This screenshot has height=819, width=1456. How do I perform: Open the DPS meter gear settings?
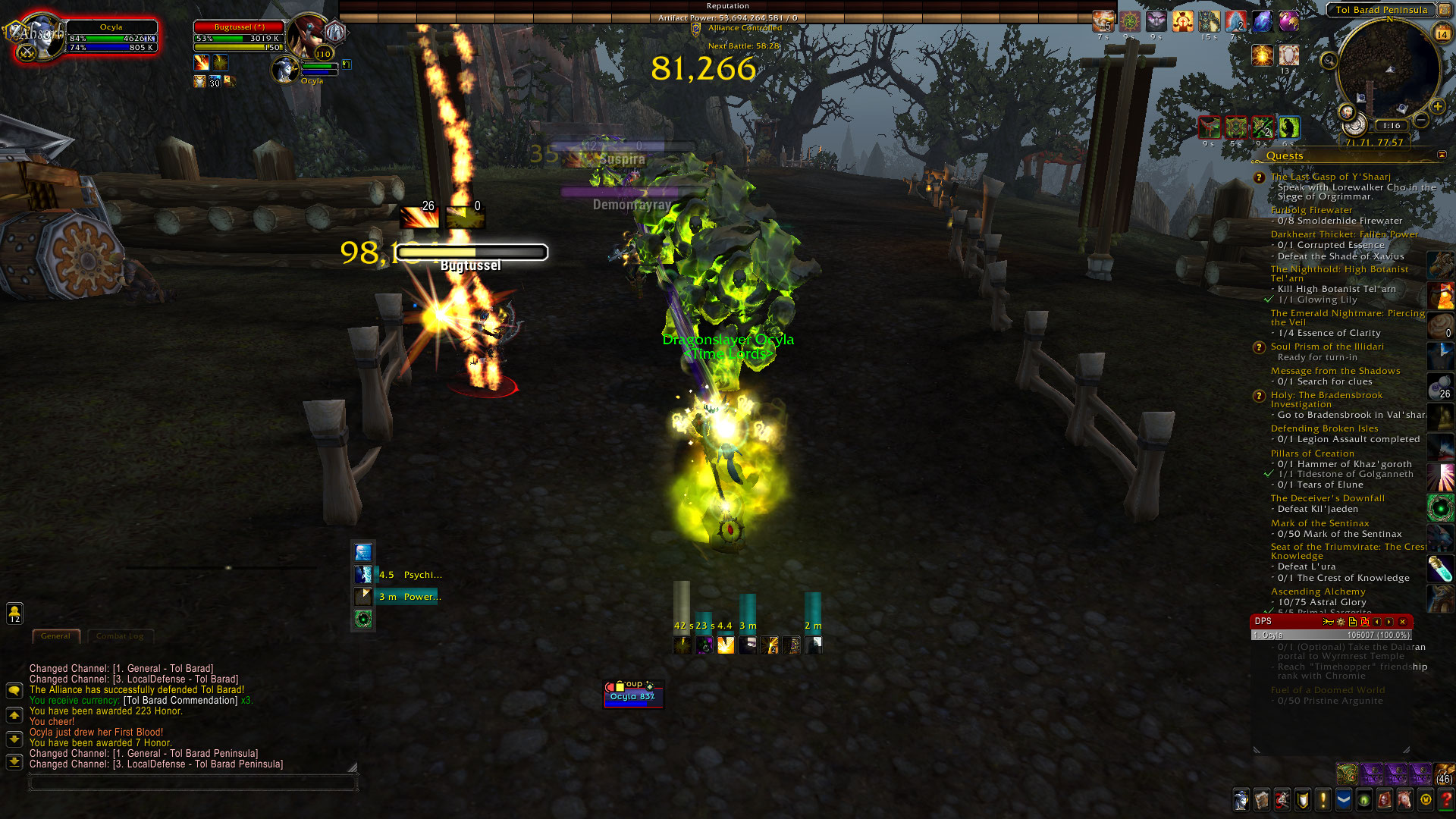tap(1340, 622)
